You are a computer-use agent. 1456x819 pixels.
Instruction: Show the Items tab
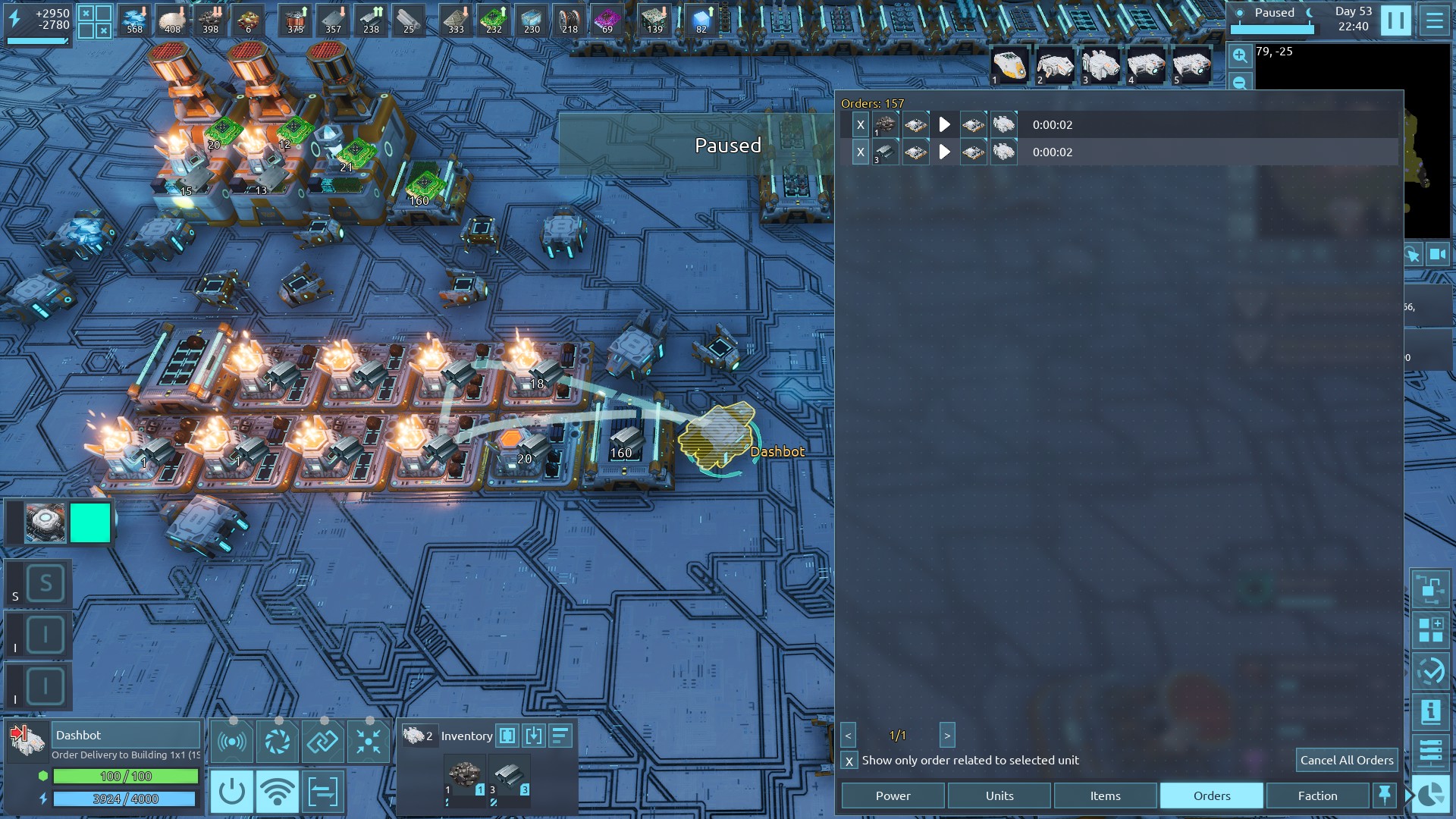pos(1105,795)
